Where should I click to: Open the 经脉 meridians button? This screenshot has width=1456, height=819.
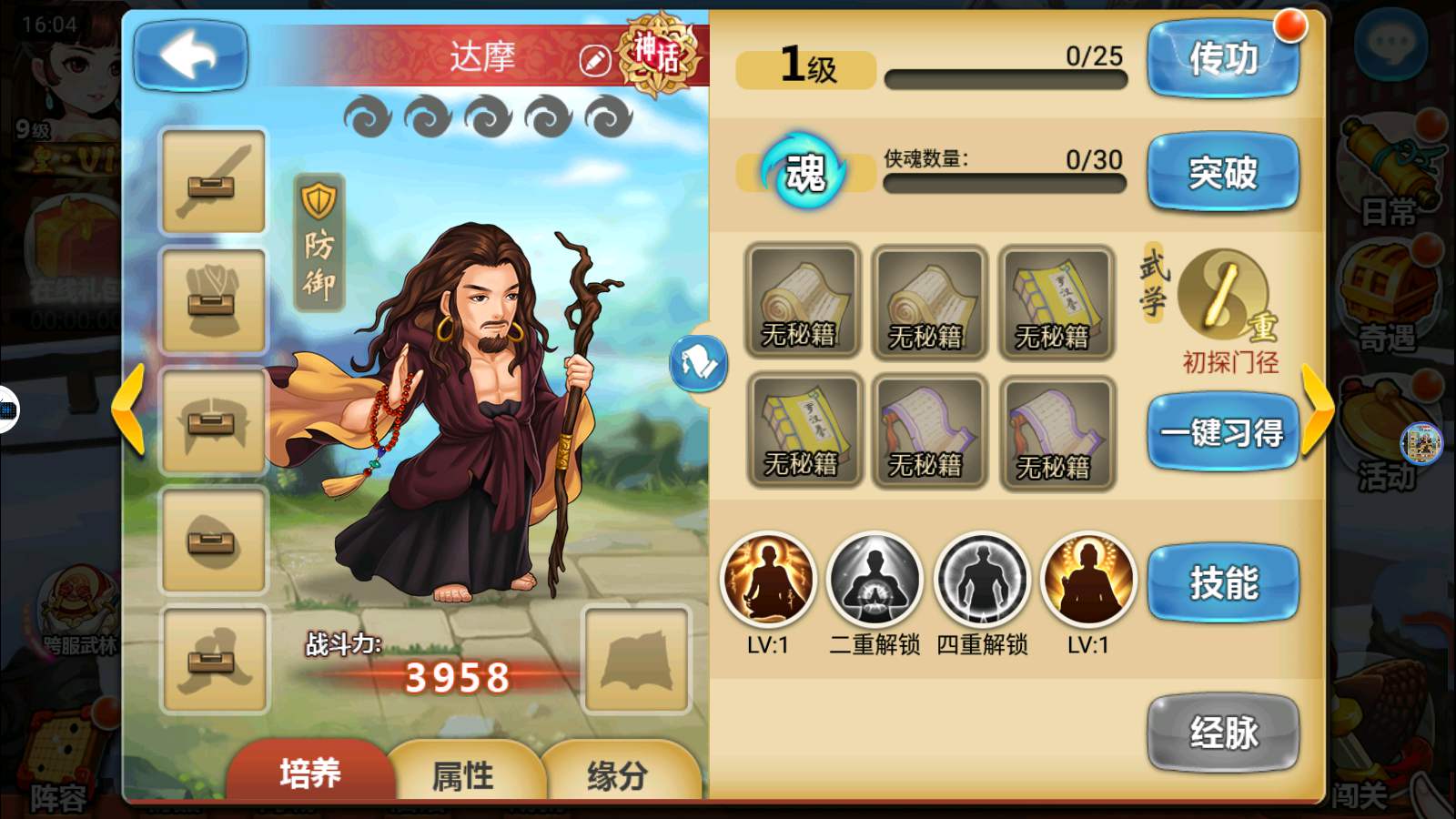(x=1222, y=733)
